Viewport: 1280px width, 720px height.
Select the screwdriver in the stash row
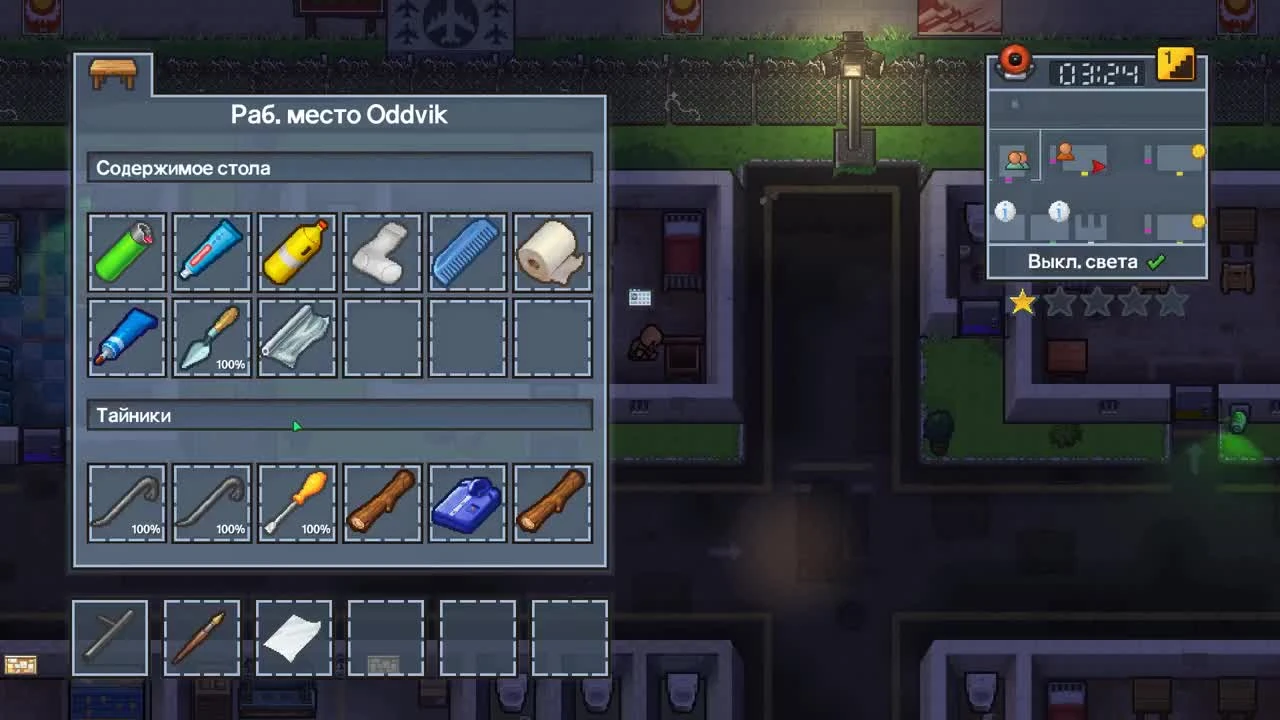[296, 502]
